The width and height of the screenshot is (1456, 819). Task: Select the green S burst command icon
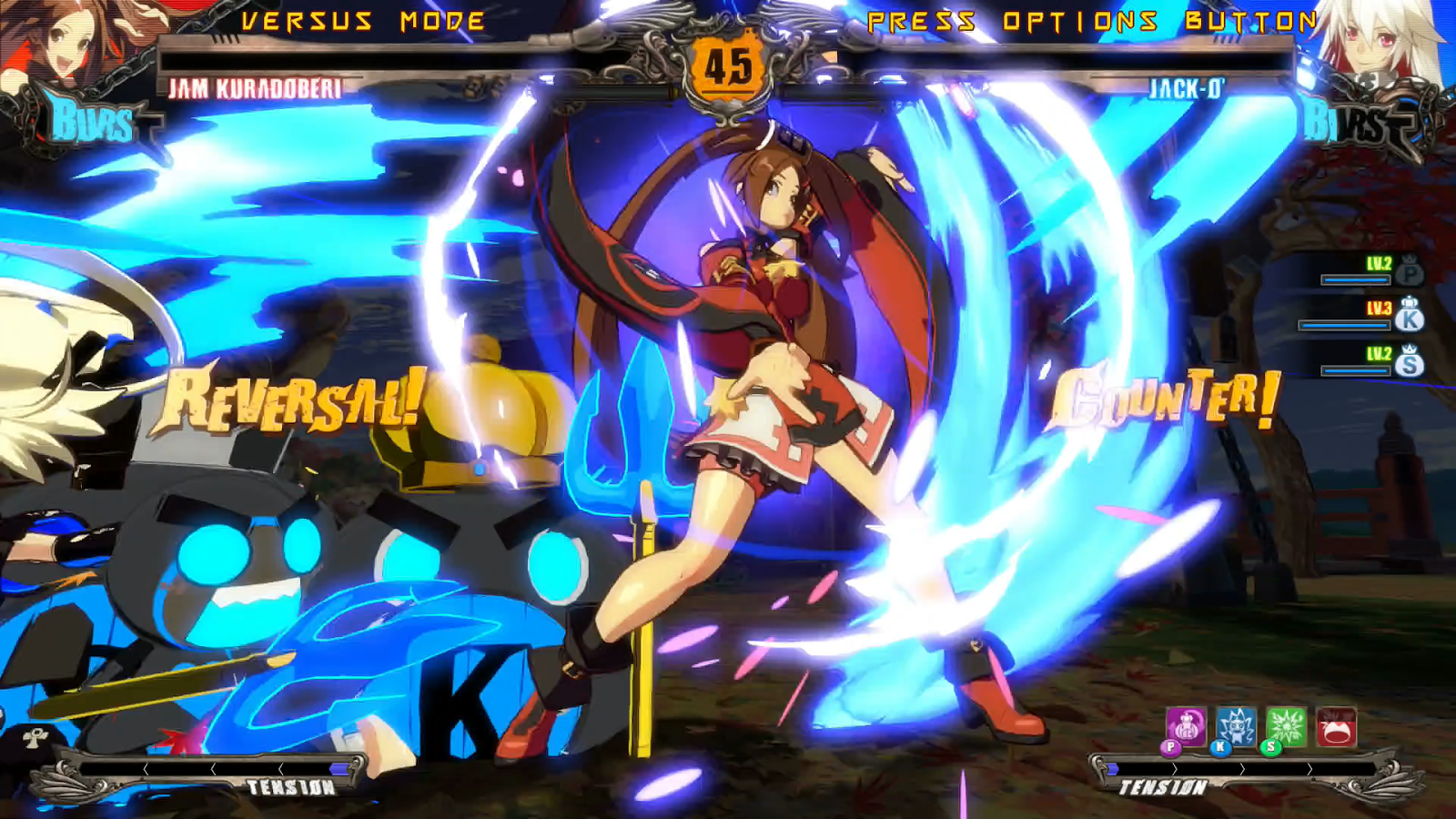[1286, 727]
